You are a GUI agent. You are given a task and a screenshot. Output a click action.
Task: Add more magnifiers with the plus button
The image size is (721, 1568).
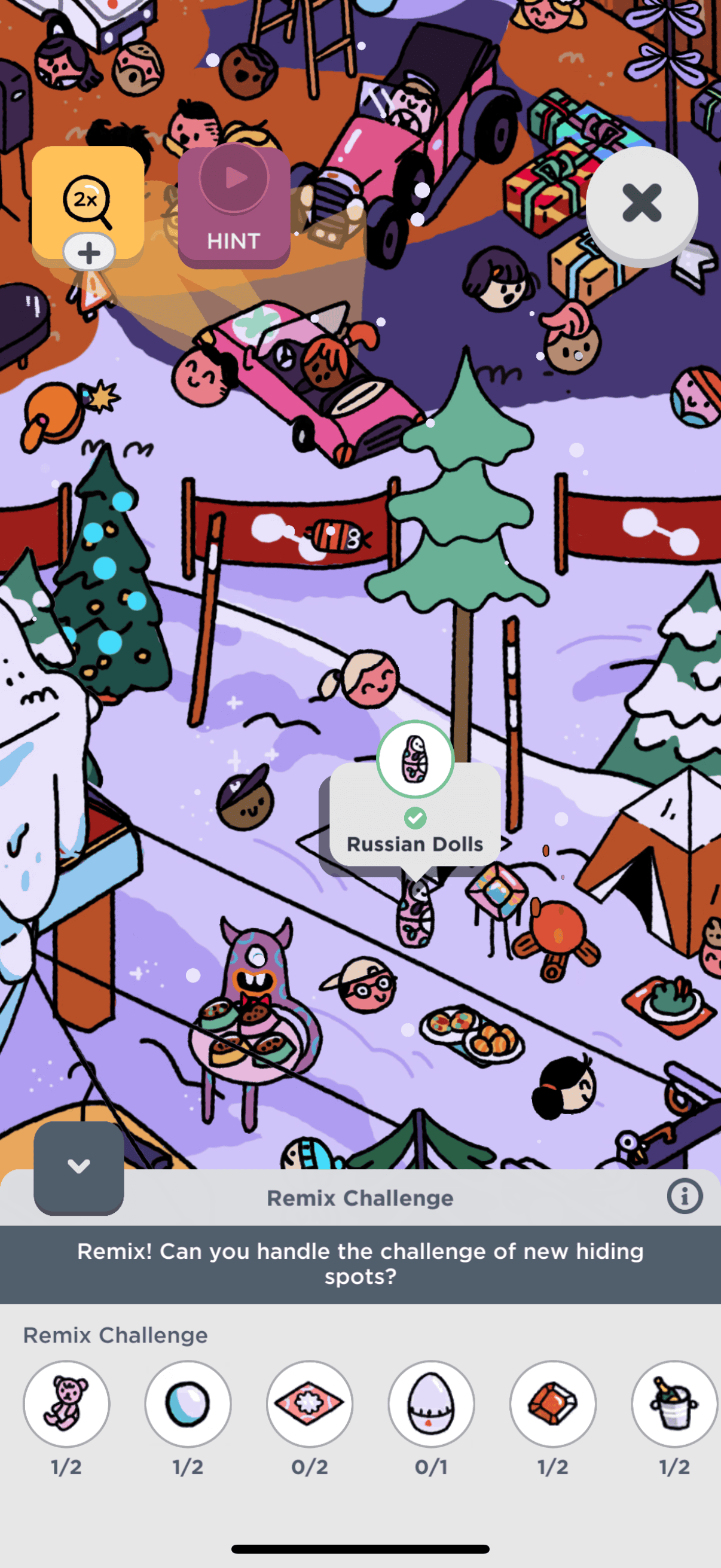tap(89, 252)
